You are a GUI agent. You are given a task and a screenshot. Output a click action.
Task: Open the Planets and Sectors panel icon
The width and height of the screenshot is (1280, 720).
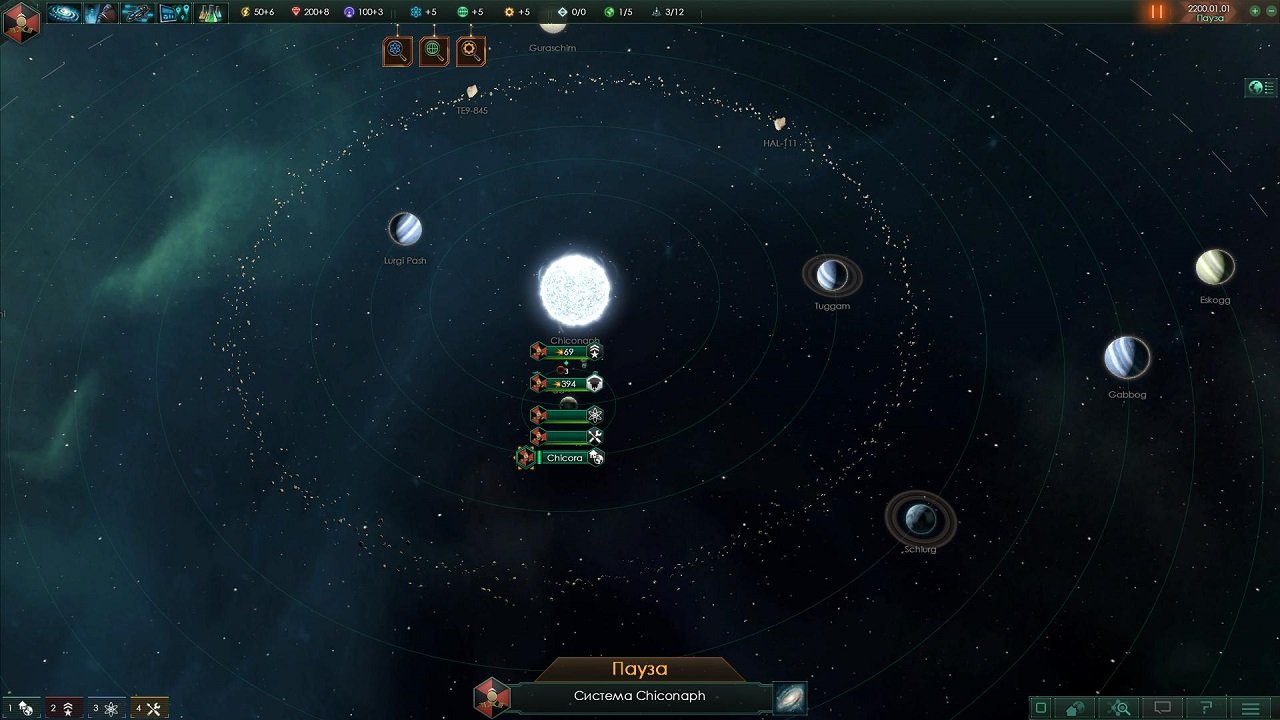[172, 14]
